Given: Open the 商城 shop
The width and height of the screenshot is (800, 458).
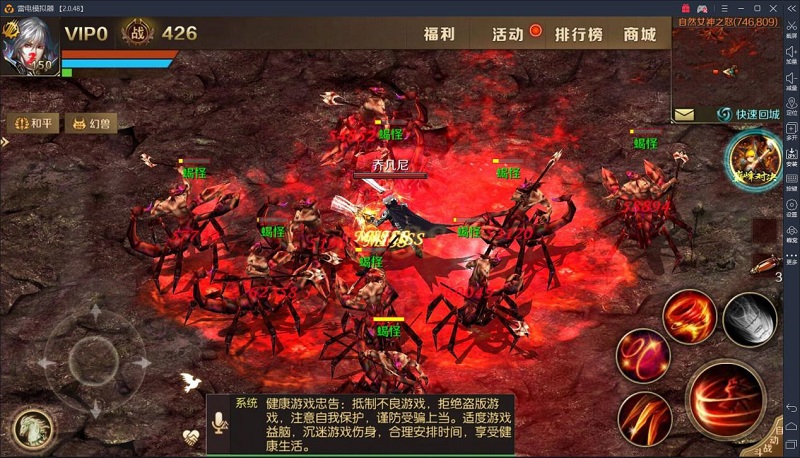Looking at the screenshot, I should [640, 34].
